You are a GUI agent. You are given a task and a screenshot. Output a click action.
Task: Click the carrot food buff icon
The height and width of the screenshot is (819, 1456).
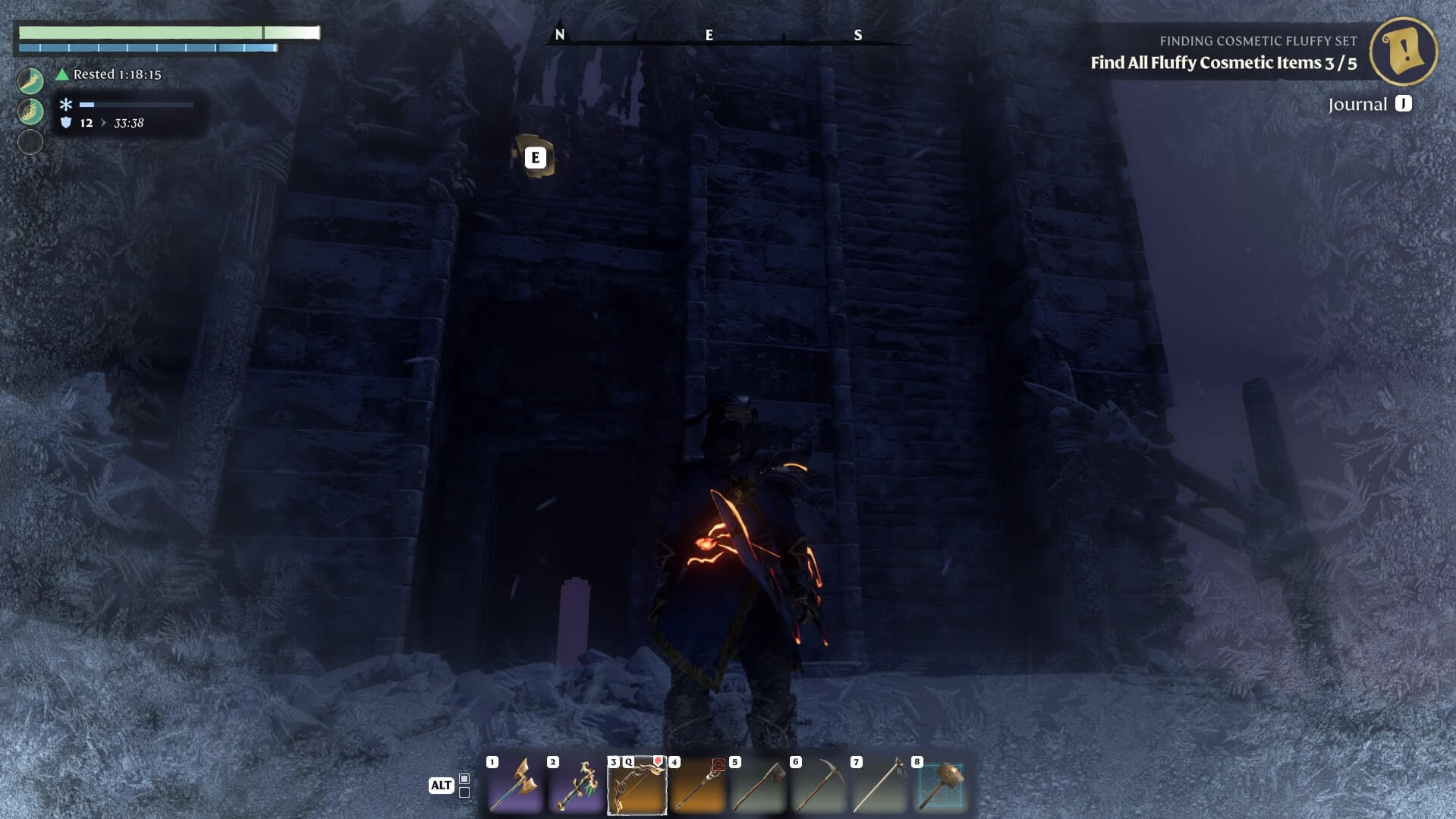30,80
